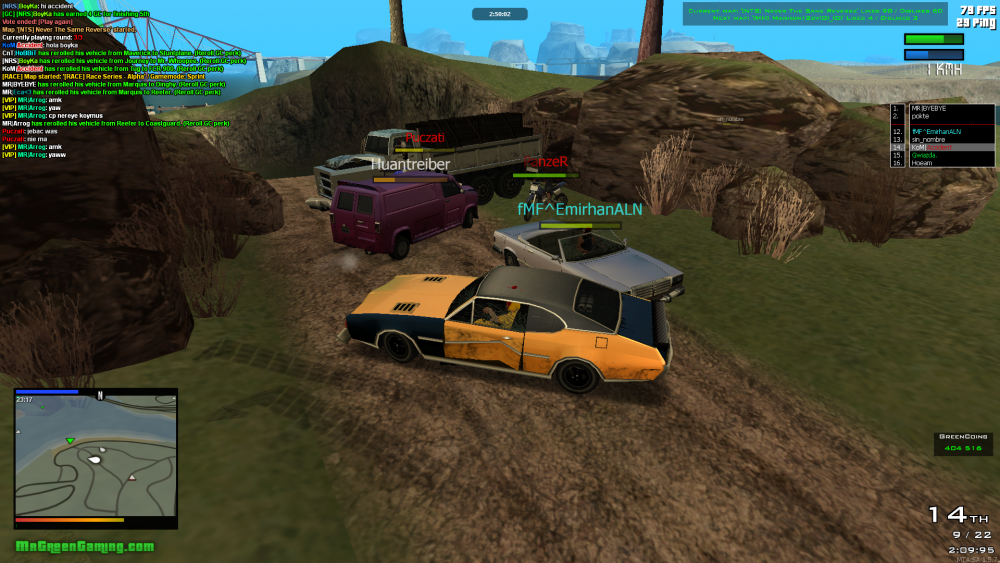Screen dimensions: 1000x563
Task: Click the MrGreenGaming.com logo
Action: [85, 547]
